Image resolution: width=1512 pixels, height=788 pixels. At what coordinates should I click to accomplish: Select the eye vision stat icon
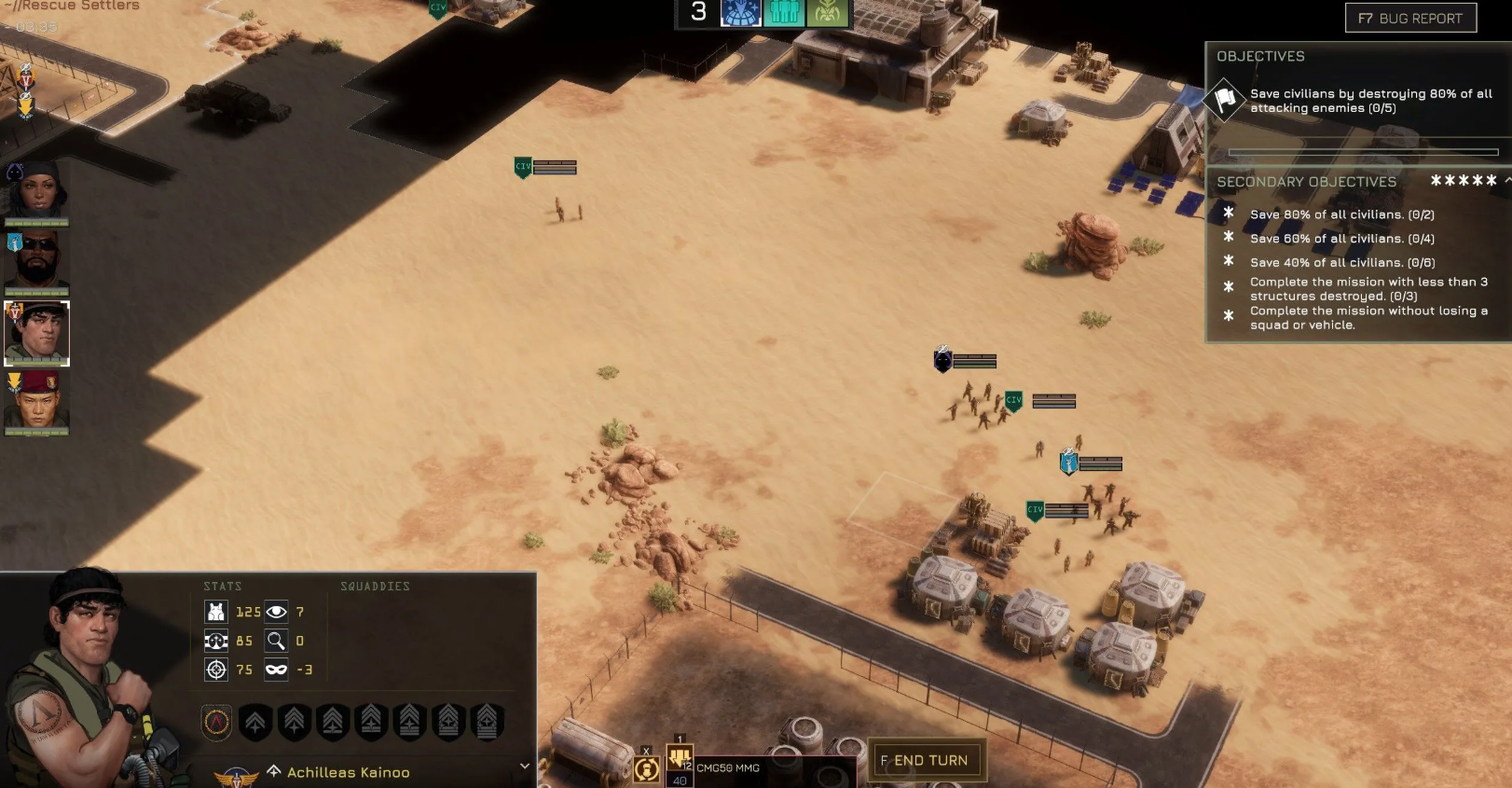pos(276,612)
